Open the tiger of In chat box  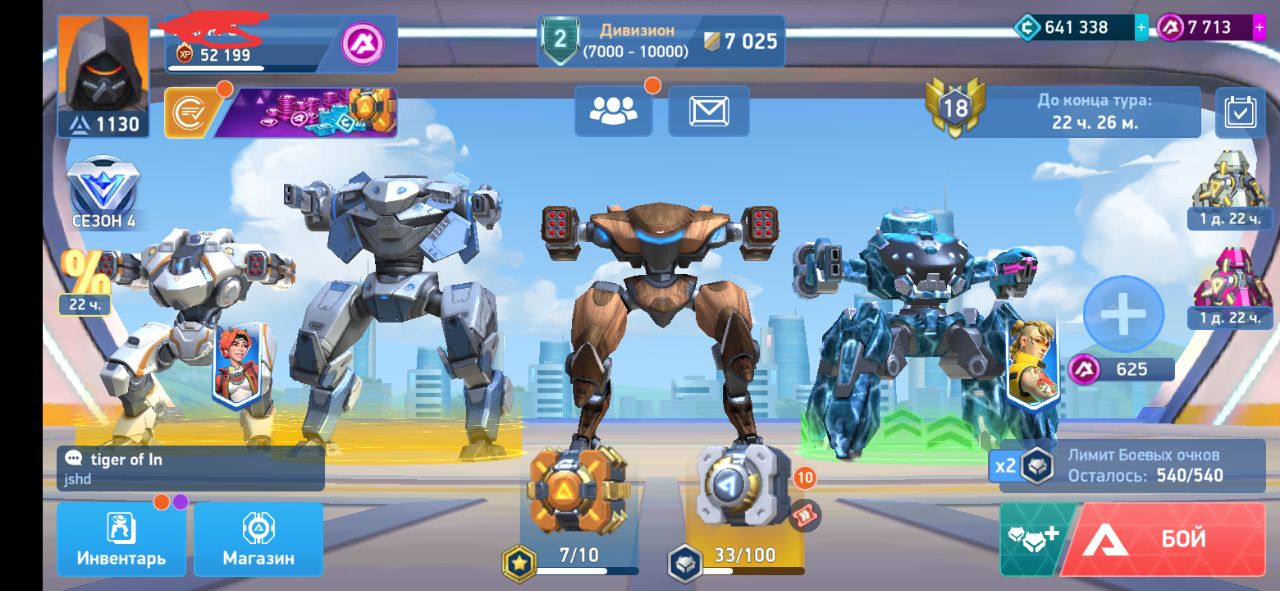190,468
